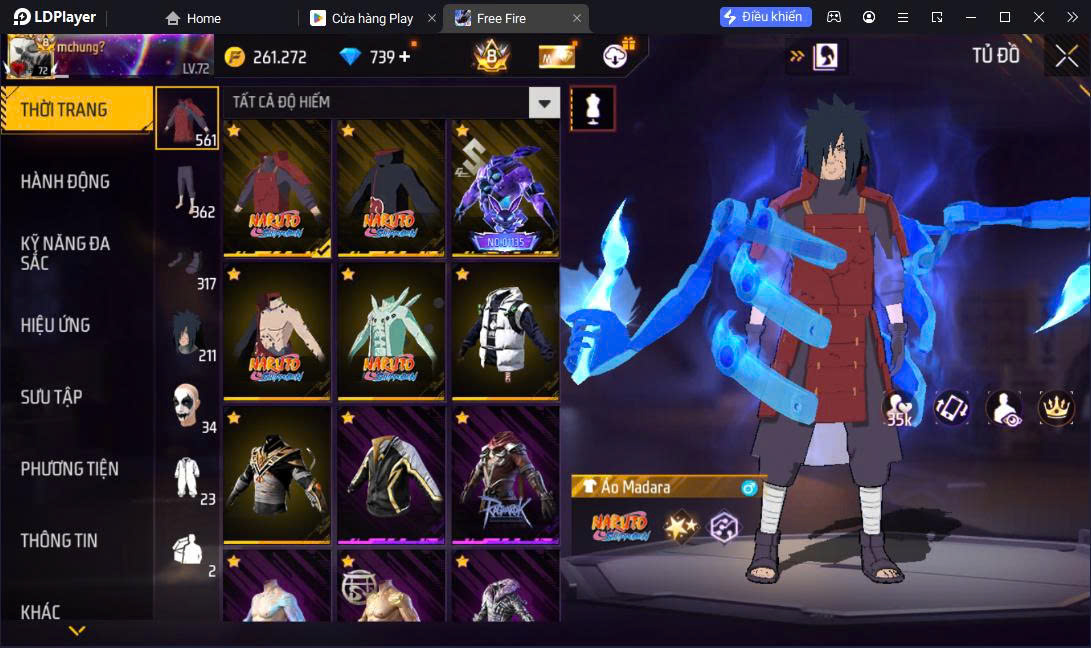Close the Tủ Đồ wardrobe screen
The width and height of the screenshot is (1091, 648).
coord(1066,56)
